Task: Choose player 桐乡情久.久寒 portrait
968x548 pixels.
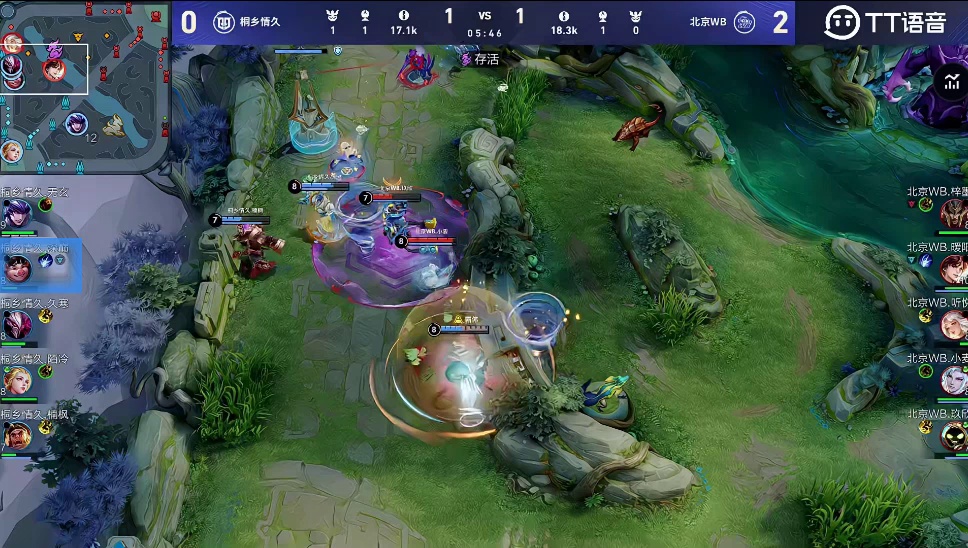Action: pos(17,324)
